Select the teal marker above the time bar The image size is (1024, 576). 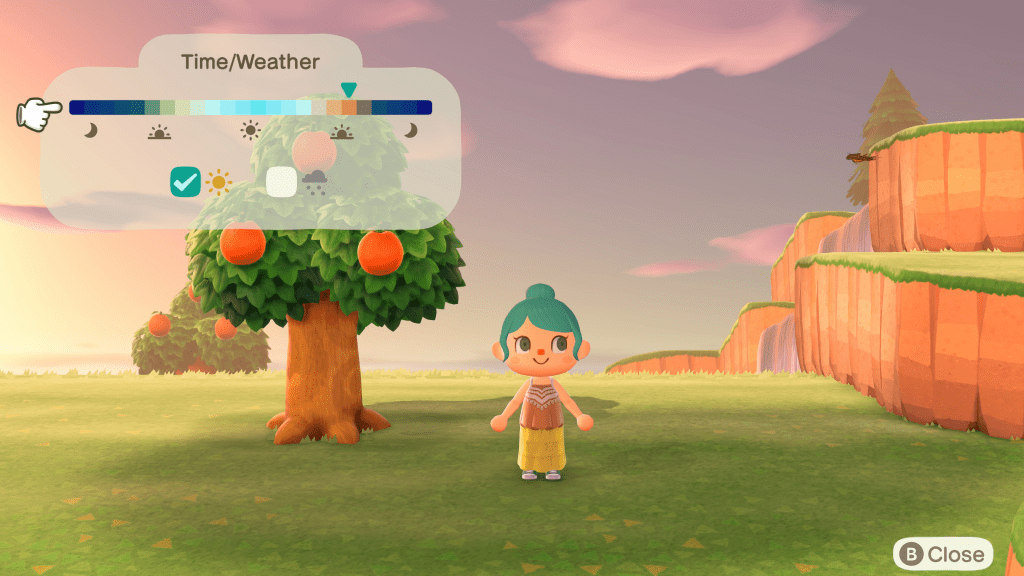coord(348,90)
